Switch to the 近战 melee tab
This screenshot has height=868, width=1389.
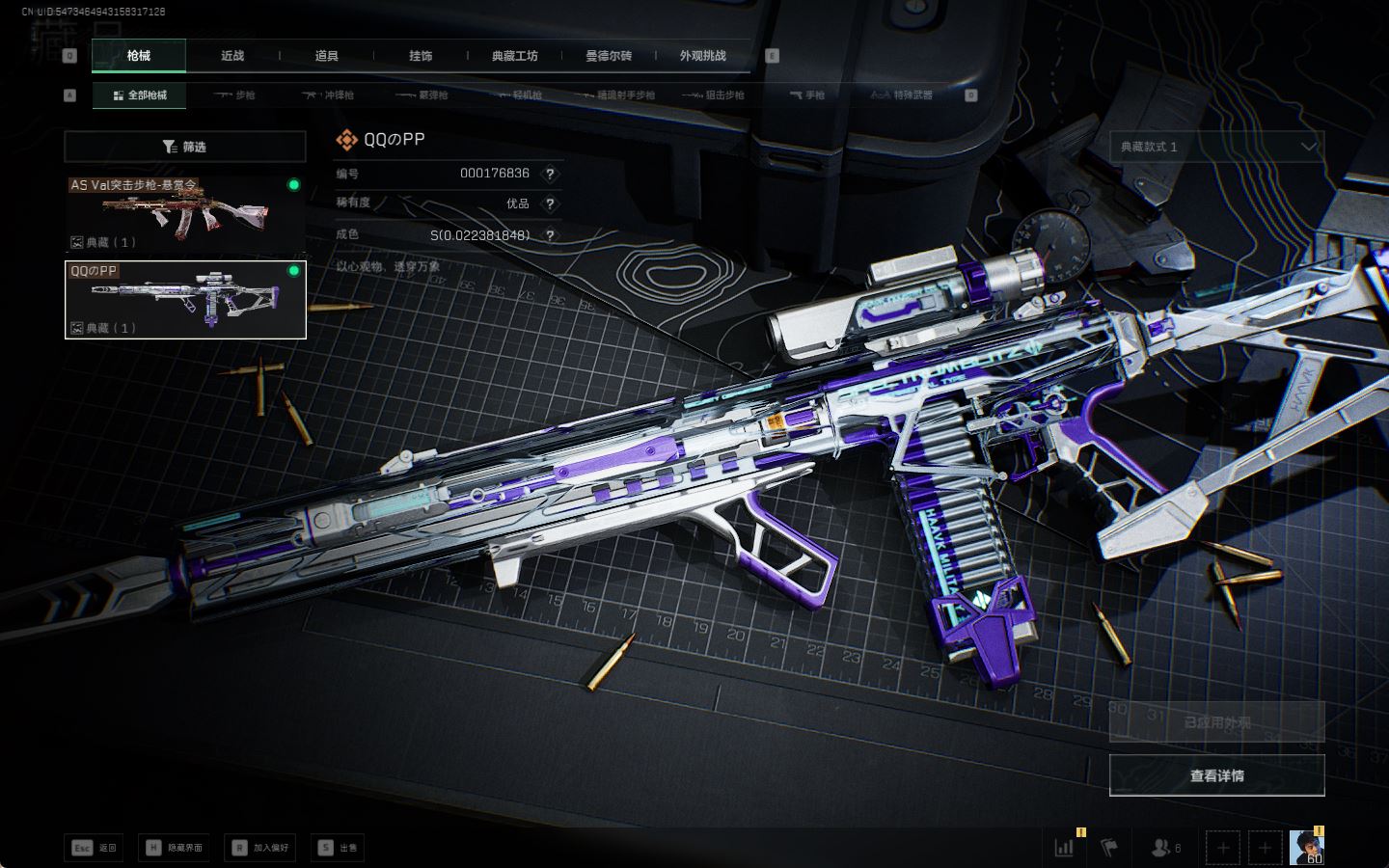pos(232,56)
